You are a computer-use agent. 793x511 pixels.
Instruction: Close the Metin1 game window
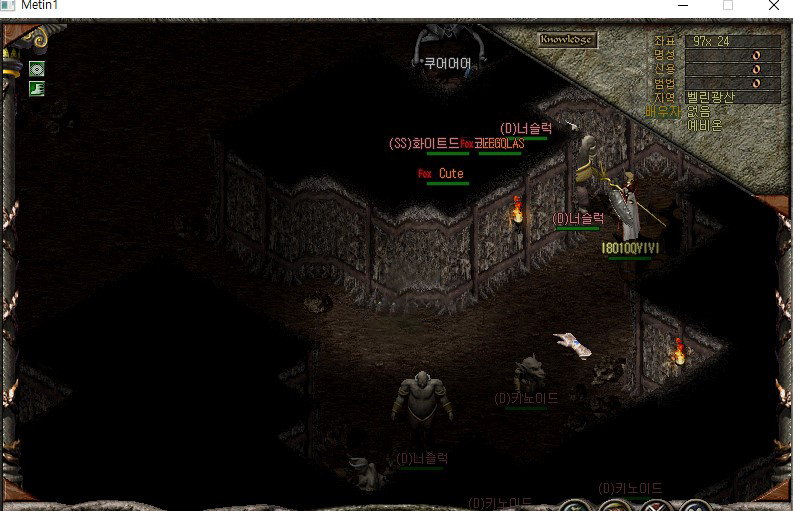(774, 6)
